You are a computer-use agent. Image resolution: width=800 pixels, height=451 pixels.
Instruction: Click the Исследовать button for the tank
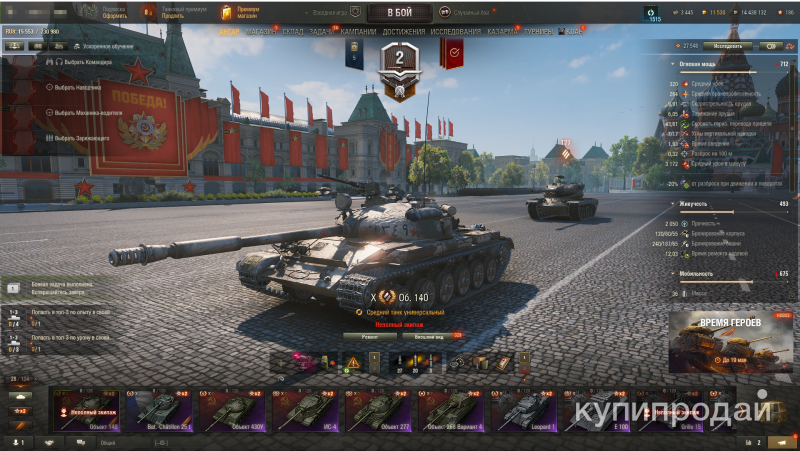(x=728, y=46)
